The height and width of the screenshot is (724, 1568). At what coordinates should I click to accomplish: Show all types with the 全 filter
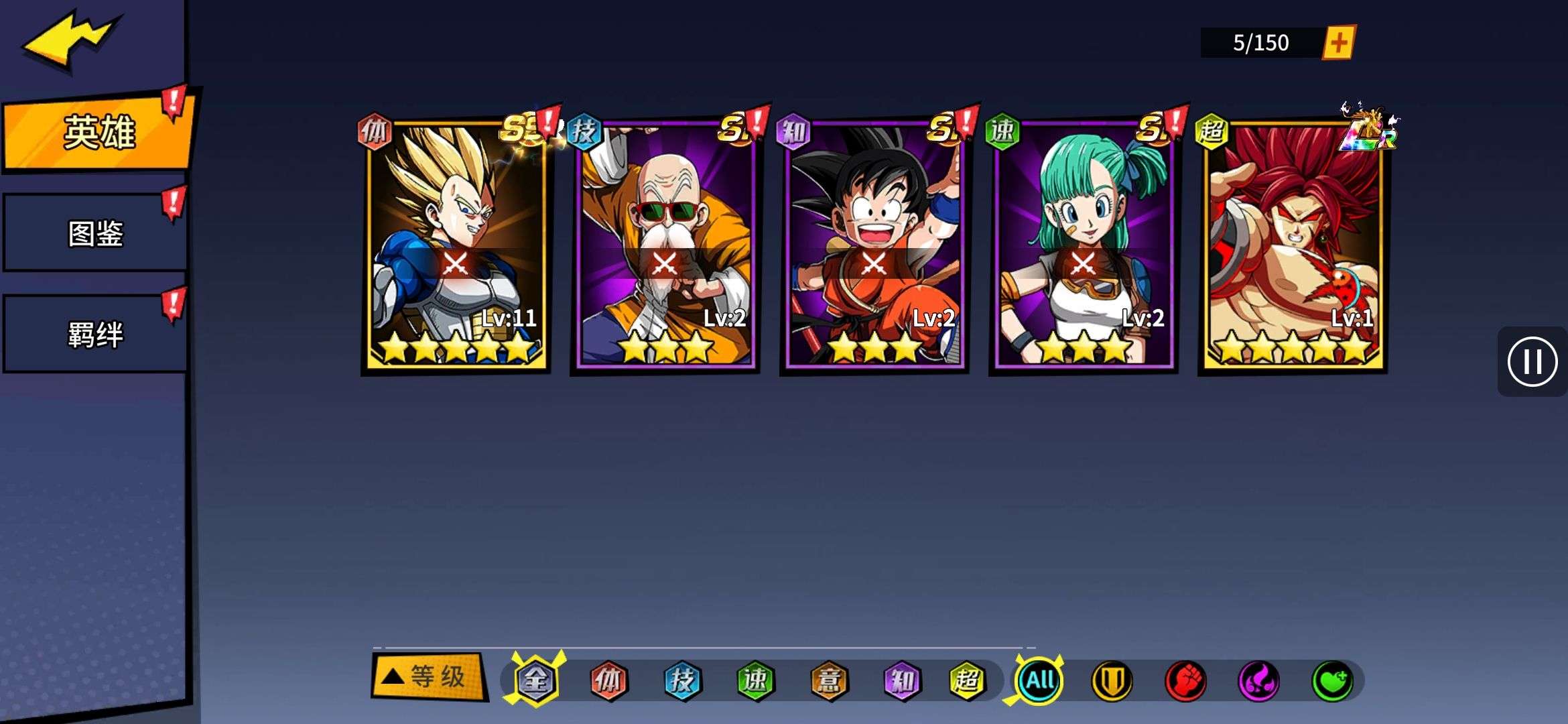click(x=536, y=680)
